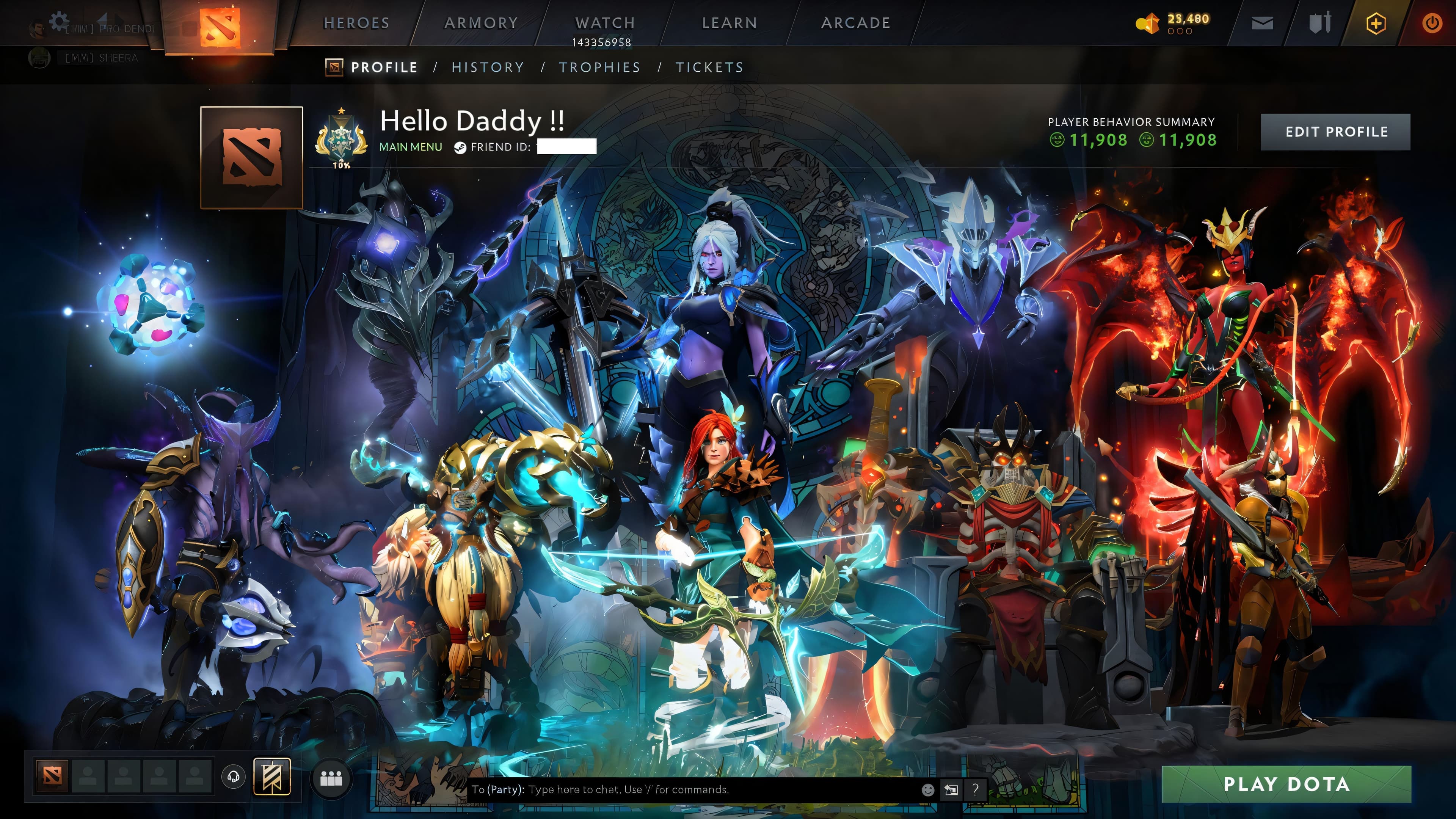Open the Armory shield and sword icon
The height and width of the screenshot is (819, 1456).
(1320, 23)
